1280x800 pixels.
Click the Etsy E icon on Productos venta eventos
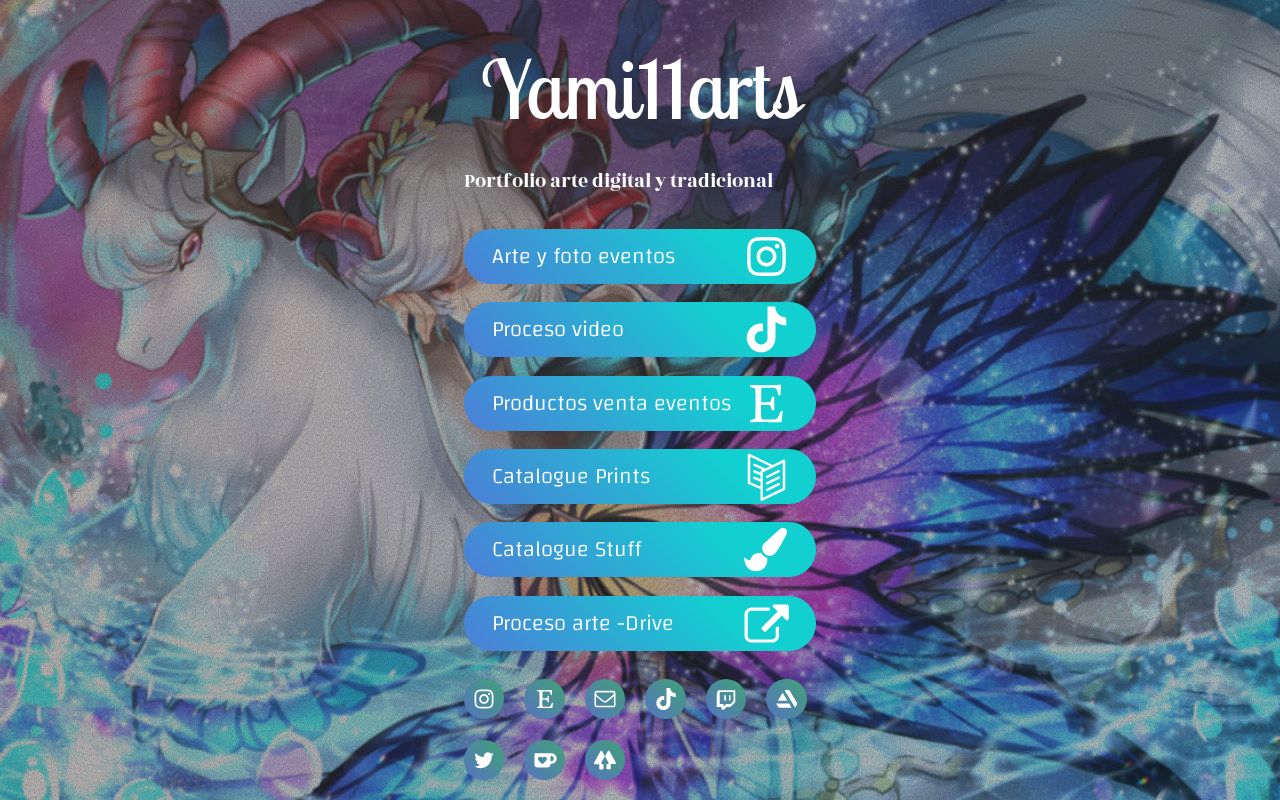click(x=768, y=403)
